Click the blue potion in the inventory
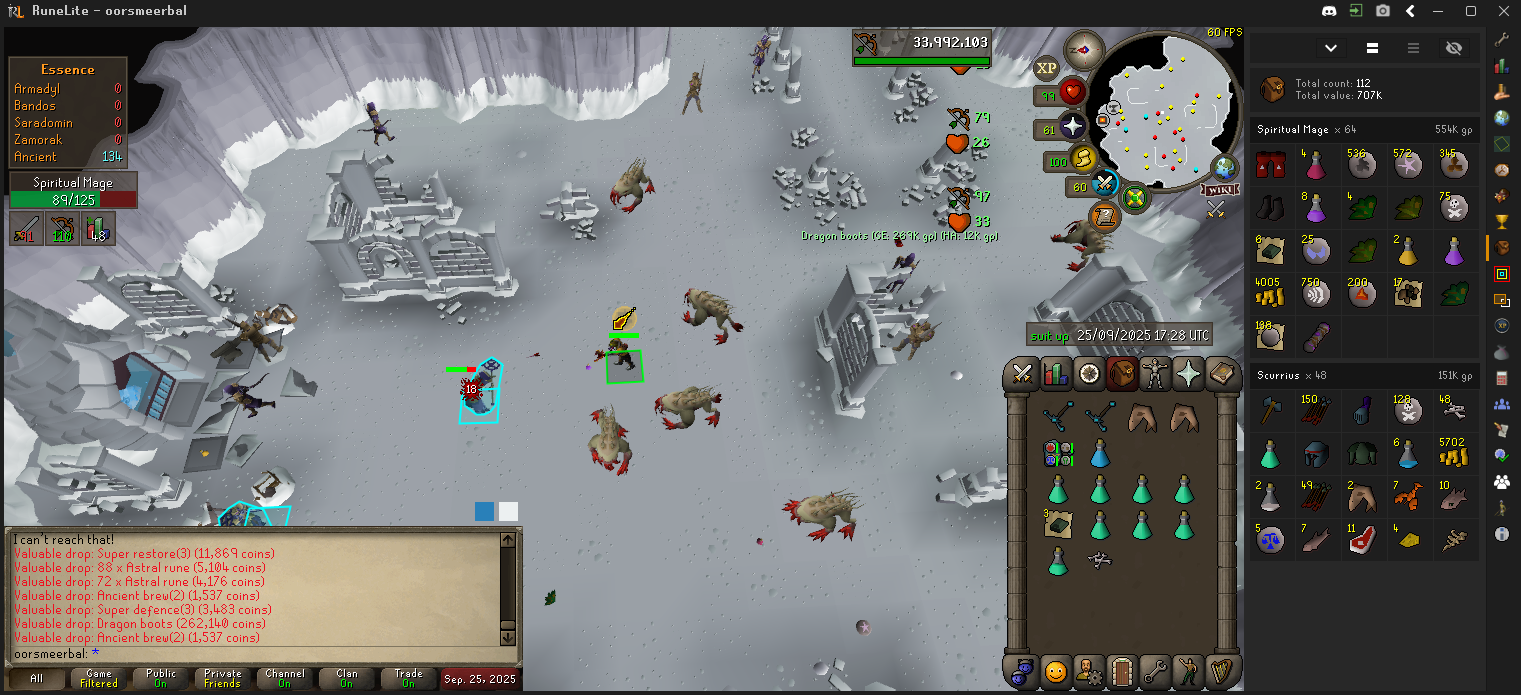The width and height of the screenshot is (1521, 695). point(1100,453)
